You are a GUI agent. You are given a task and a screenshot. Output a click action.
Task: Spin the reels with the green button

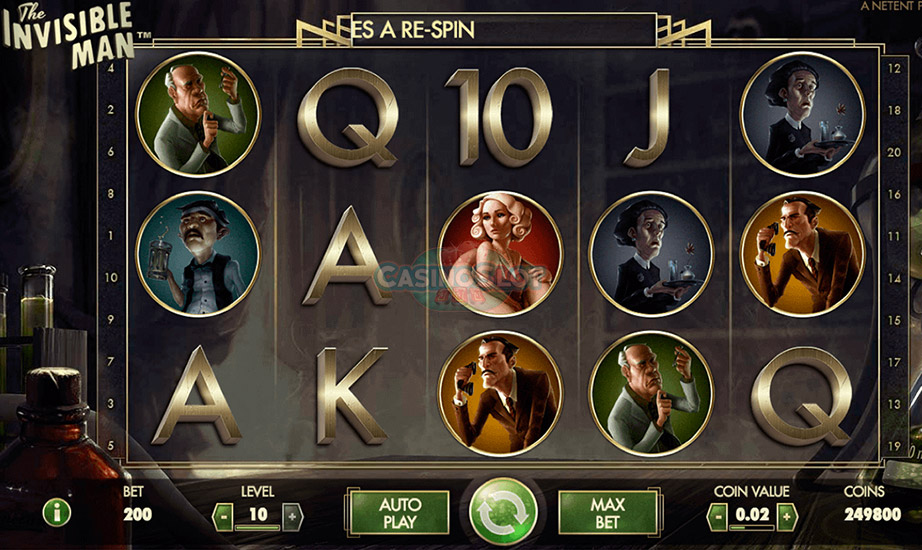(x=503, y=513)
